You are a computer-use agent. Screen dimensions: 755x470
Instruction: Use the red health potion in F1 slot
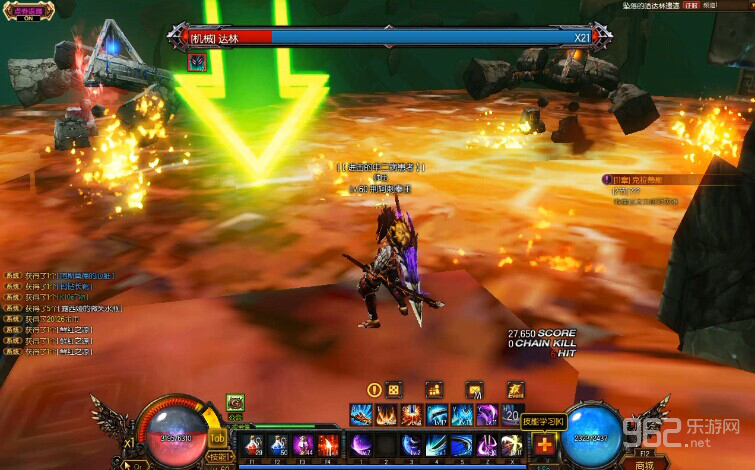pyautogui.click(x=255, y=444)
